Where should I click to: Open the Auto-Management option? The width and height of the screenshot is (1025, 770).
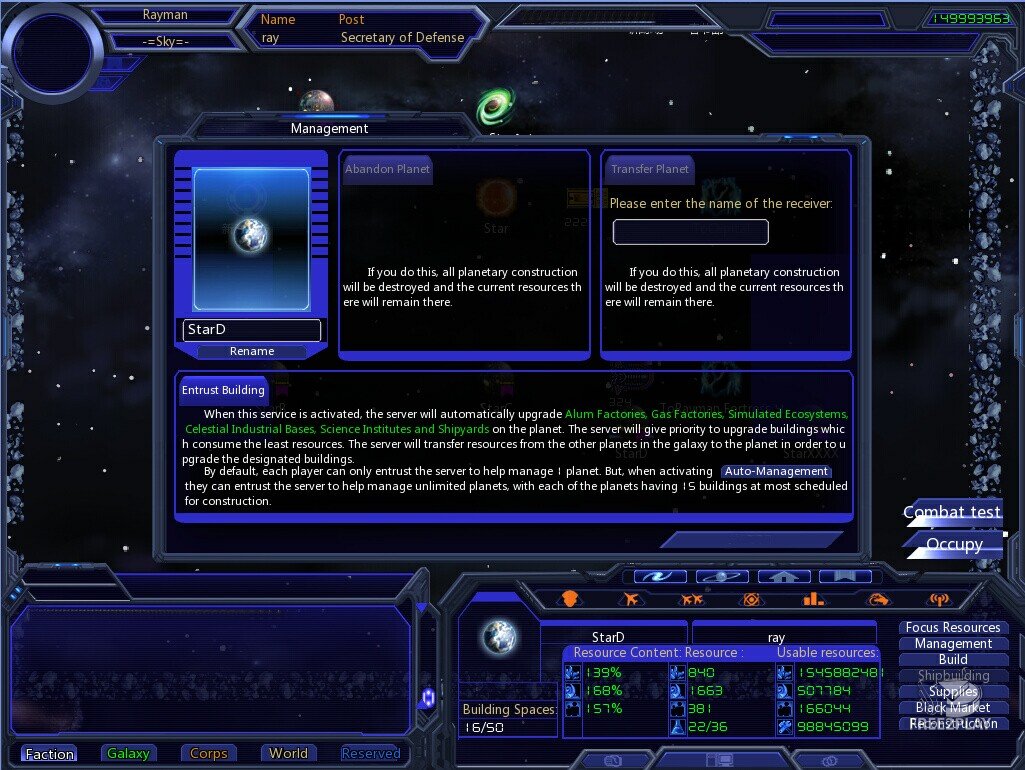point(777,471)
